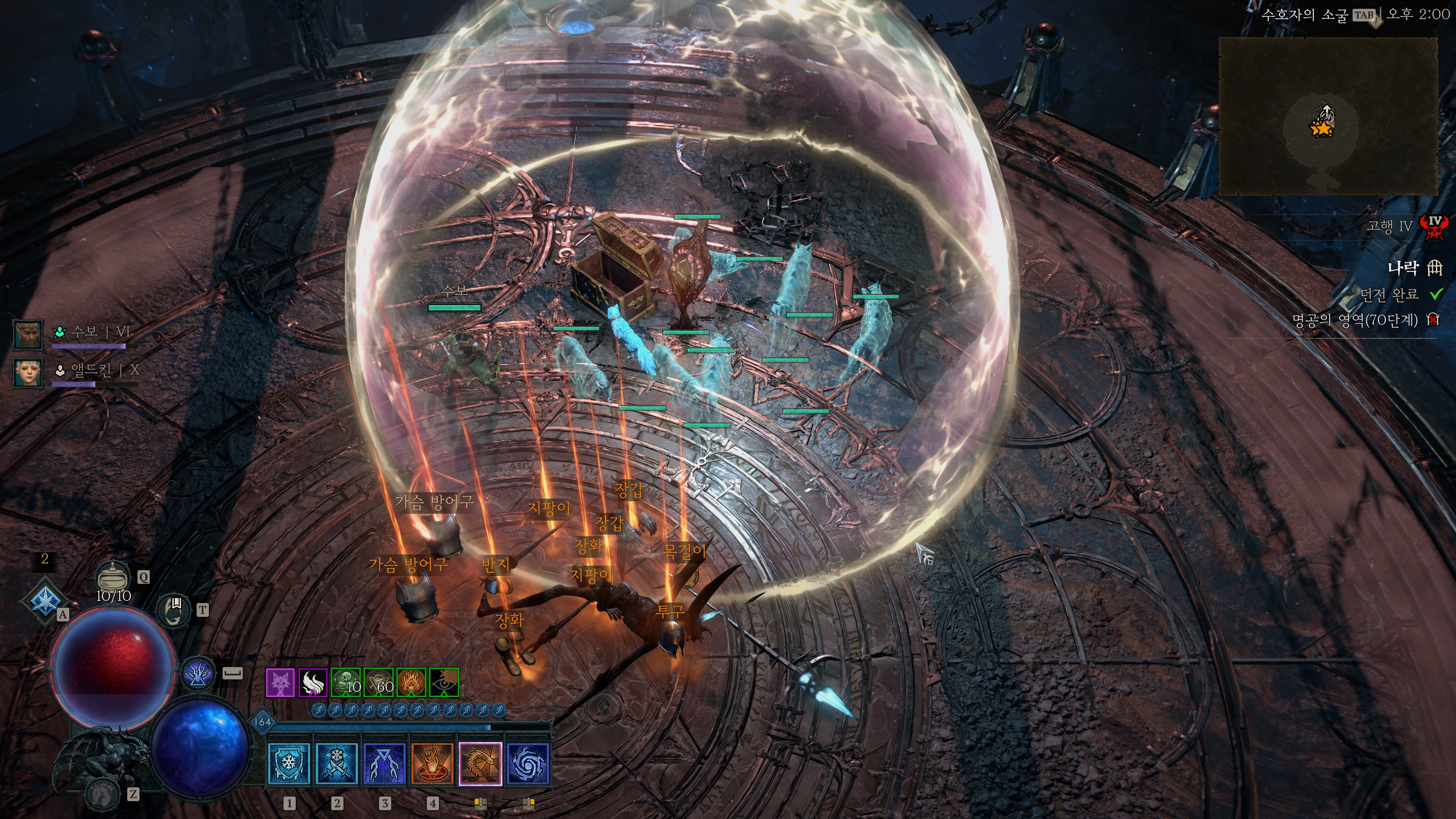Use the Lightning Spear skill
1456x819 pixels.
(x=384, y=764)
